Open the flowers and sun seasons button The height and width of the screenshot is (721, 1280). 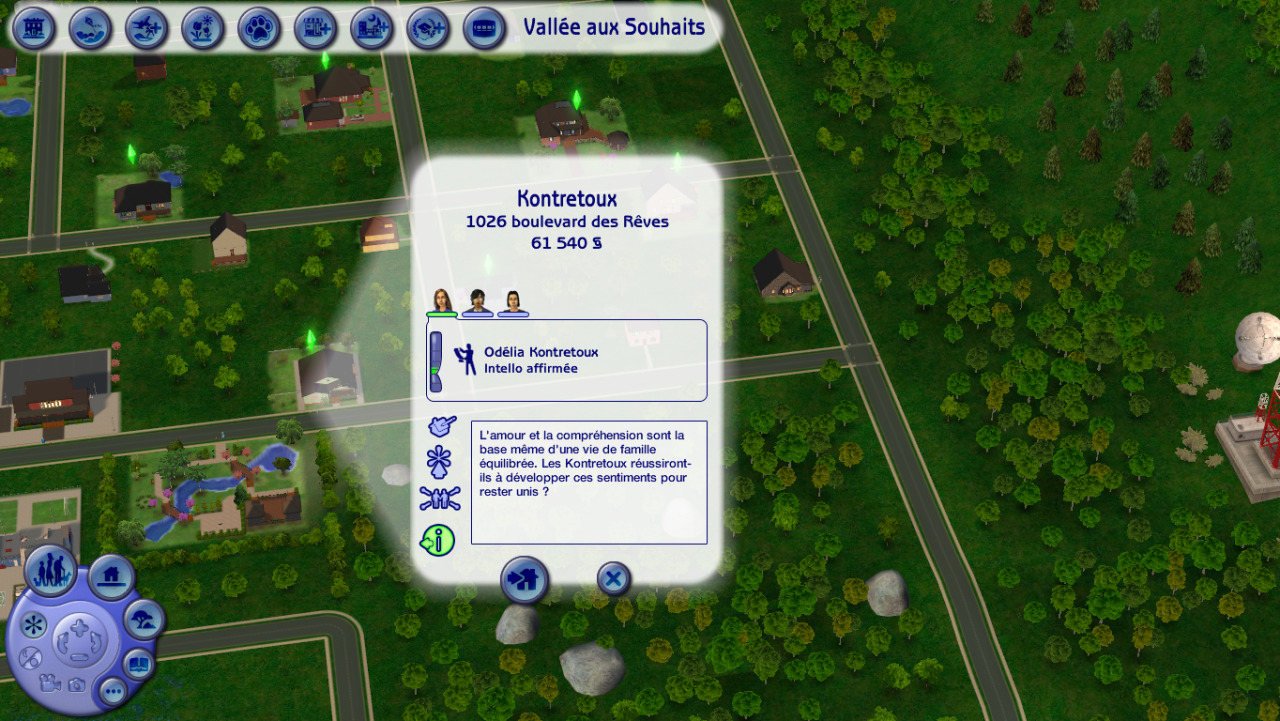tap(203, 28)
